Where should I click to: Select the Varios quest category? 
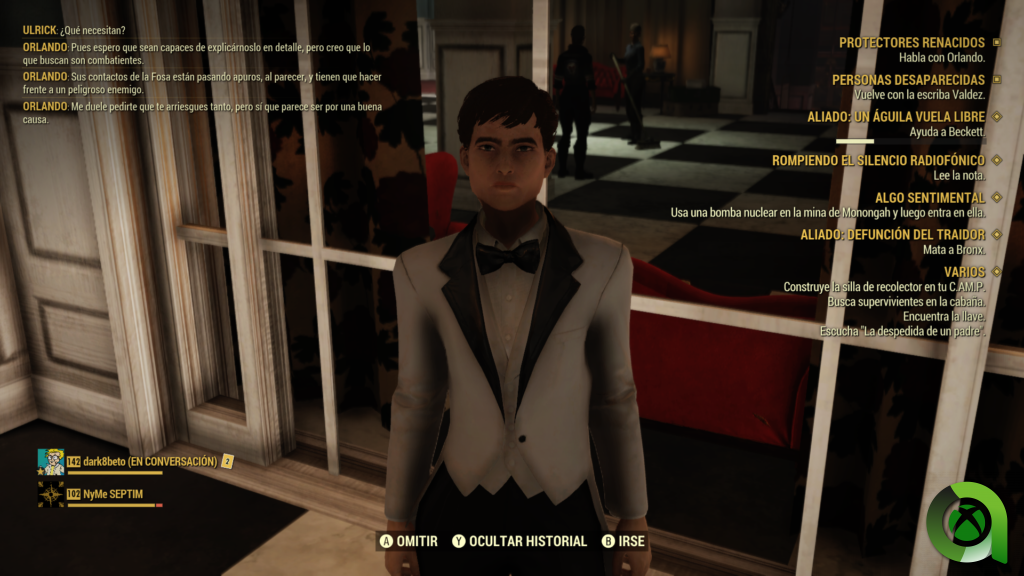964,272
